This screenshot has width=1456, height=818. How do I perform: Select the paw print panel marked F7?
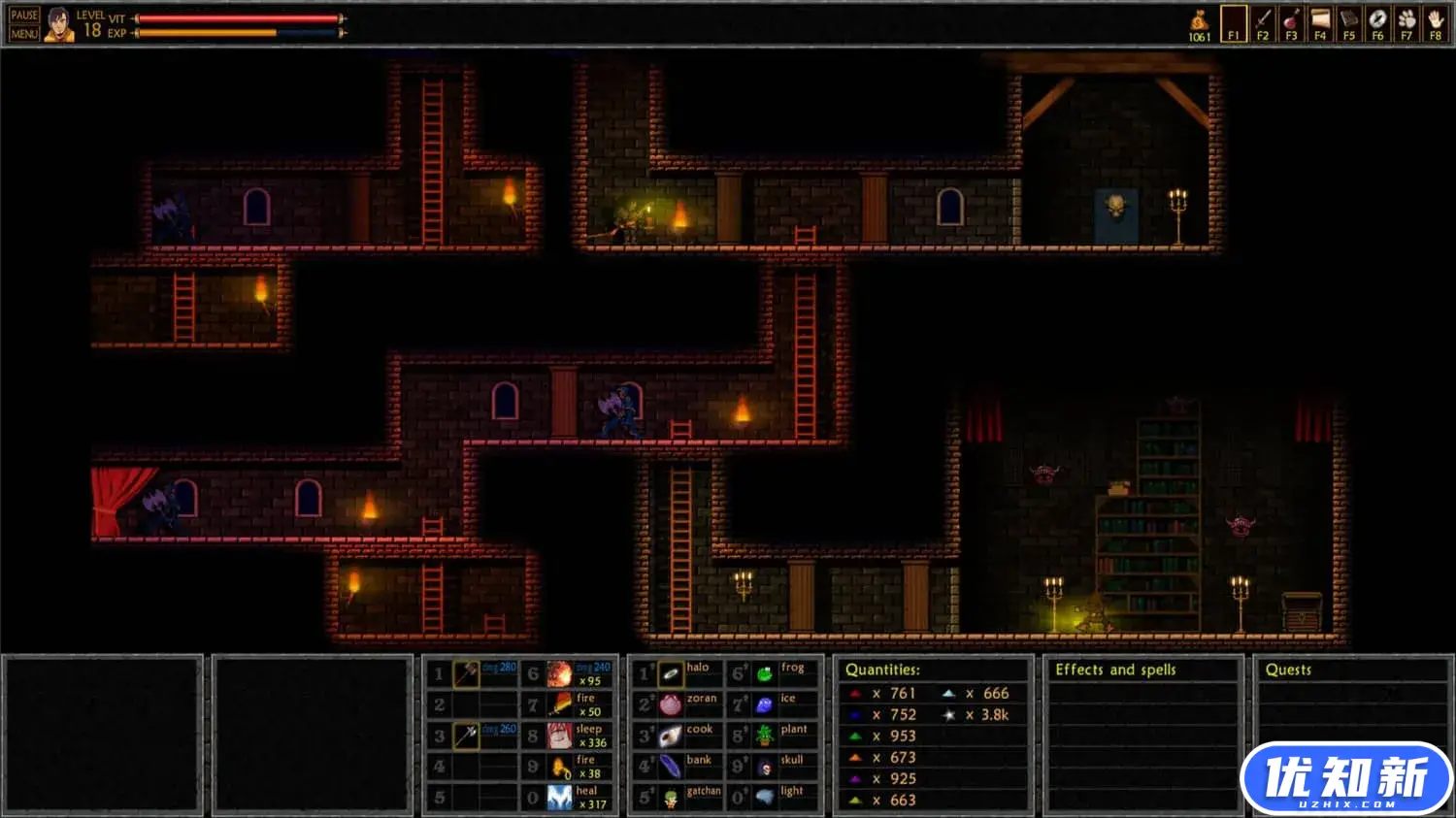pos(1406,23)
